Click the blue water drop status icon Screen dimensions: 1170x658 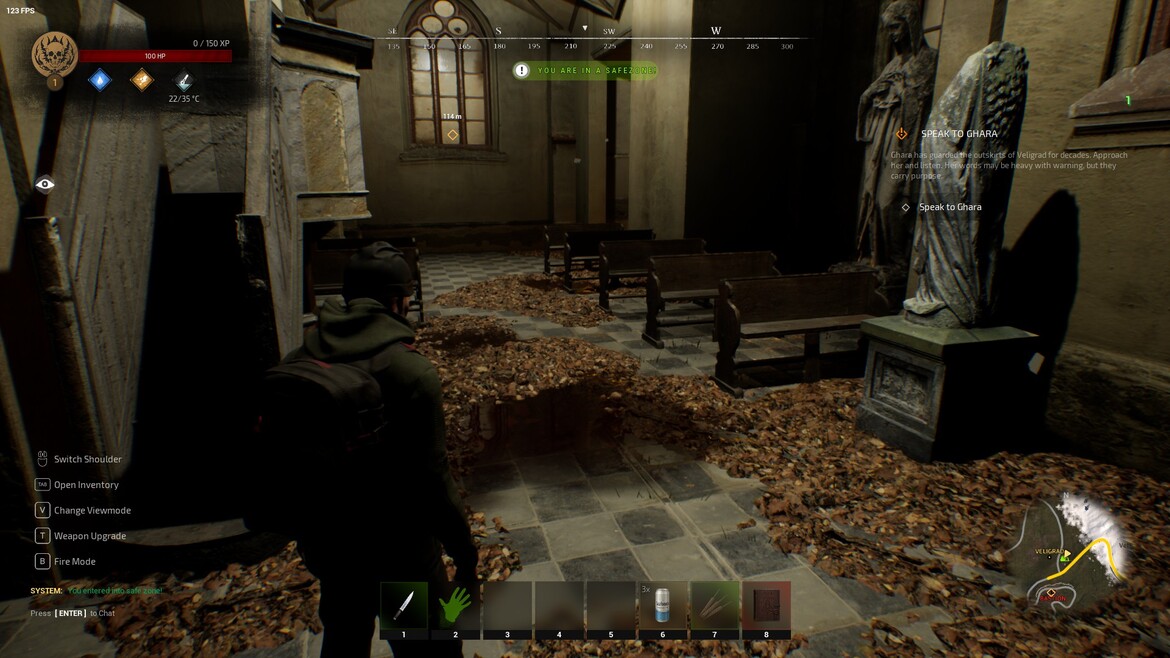(x=100, y=80)
